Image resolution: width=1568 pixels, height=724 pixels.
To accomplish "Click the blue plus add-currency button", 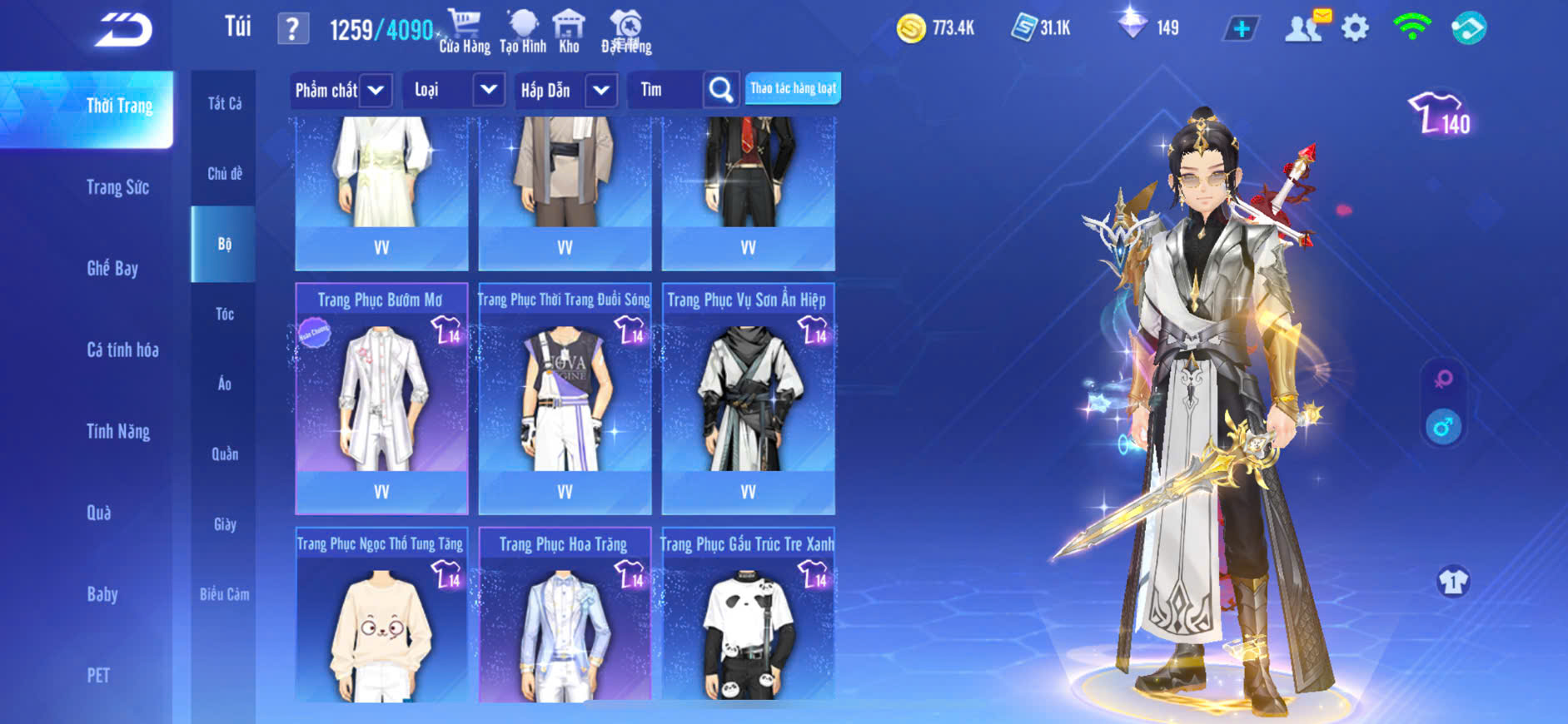I will 1241,29.
